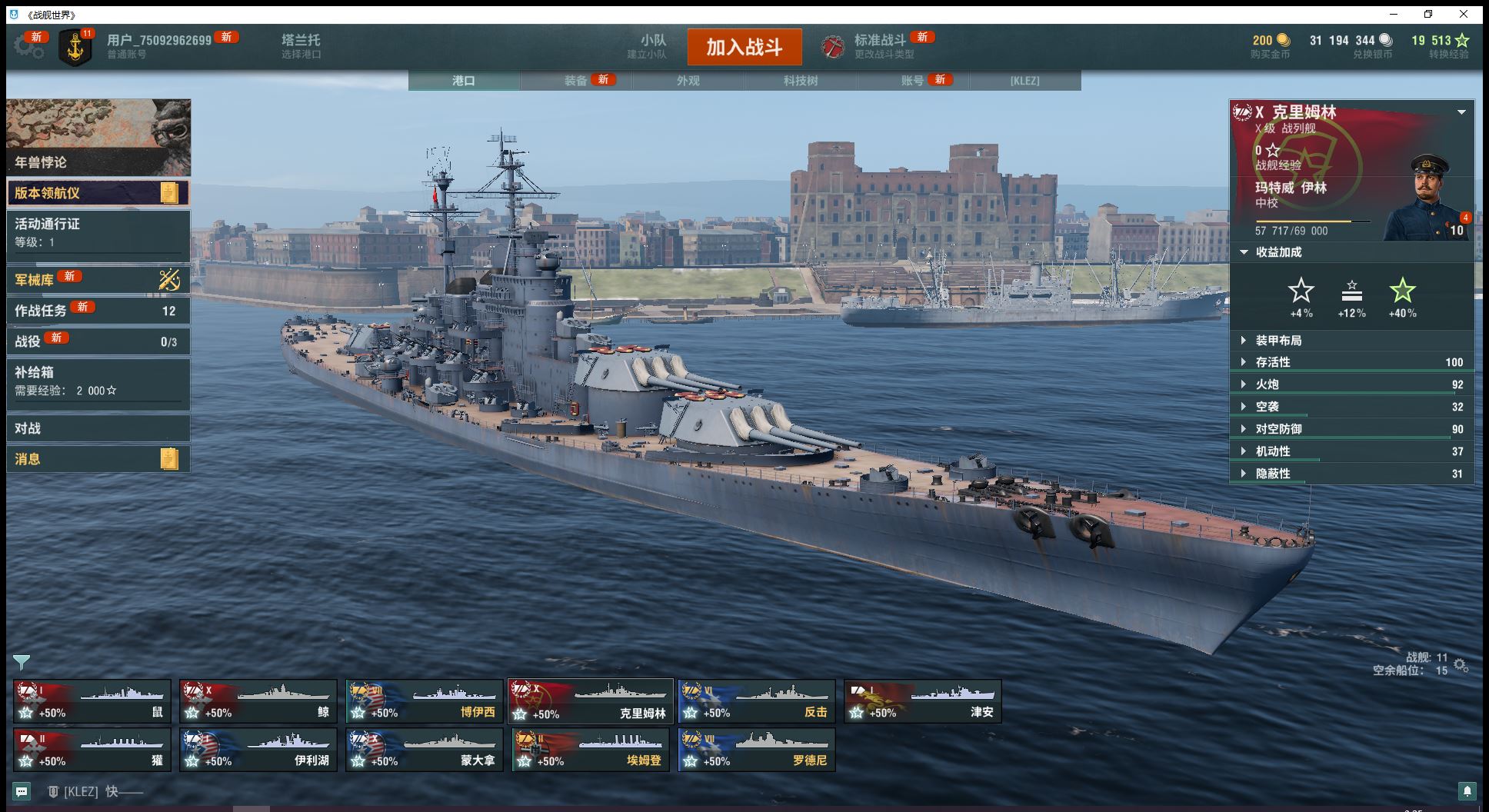Screen dimensions: 1489x812
Task: Select the 博伊西 ship in carousel
Action: (x=424, y=701)
